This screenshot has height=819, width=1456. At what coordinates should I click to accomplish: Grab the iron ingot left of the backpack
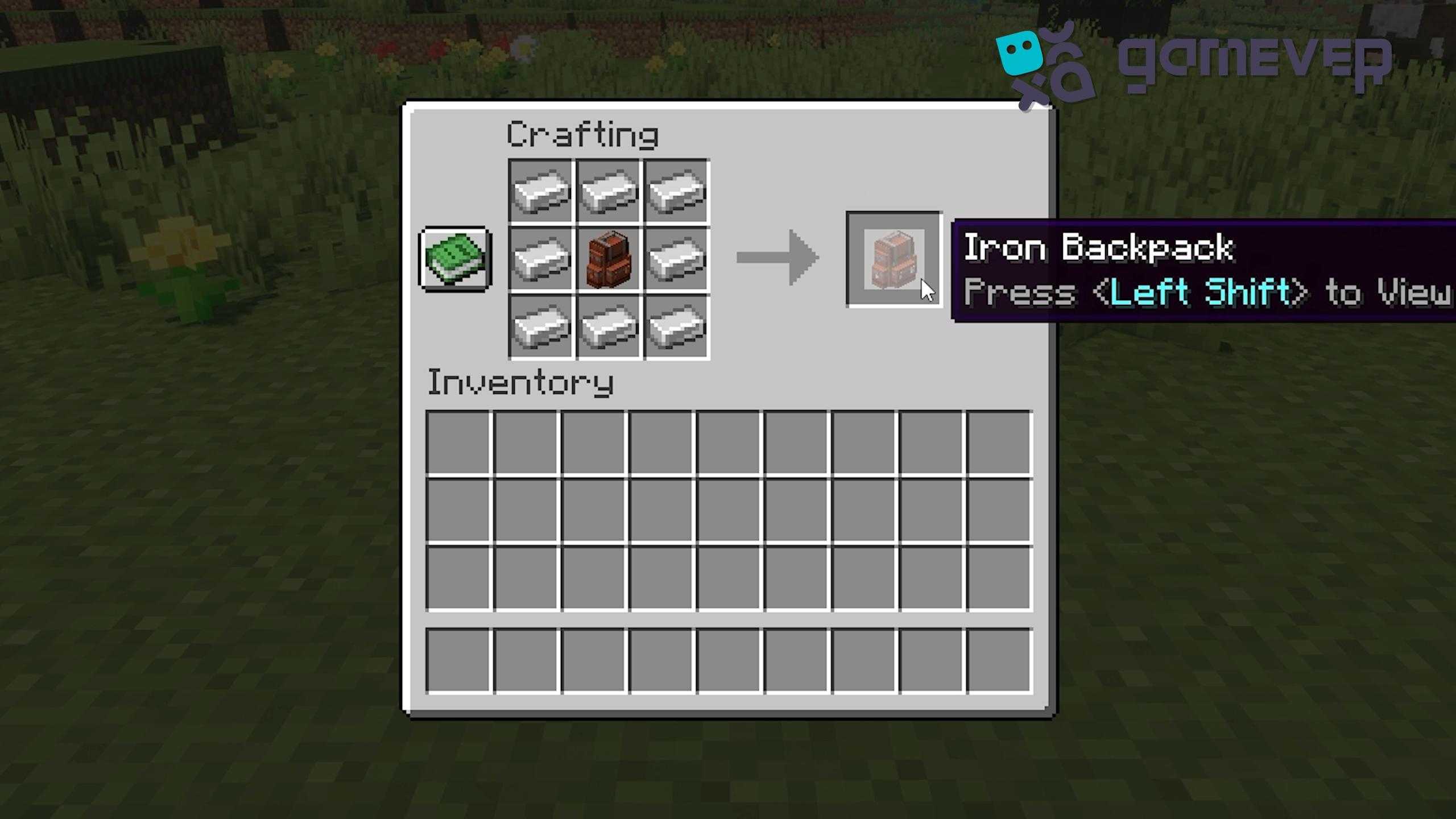pyautogui.click(x=541, y=259)
